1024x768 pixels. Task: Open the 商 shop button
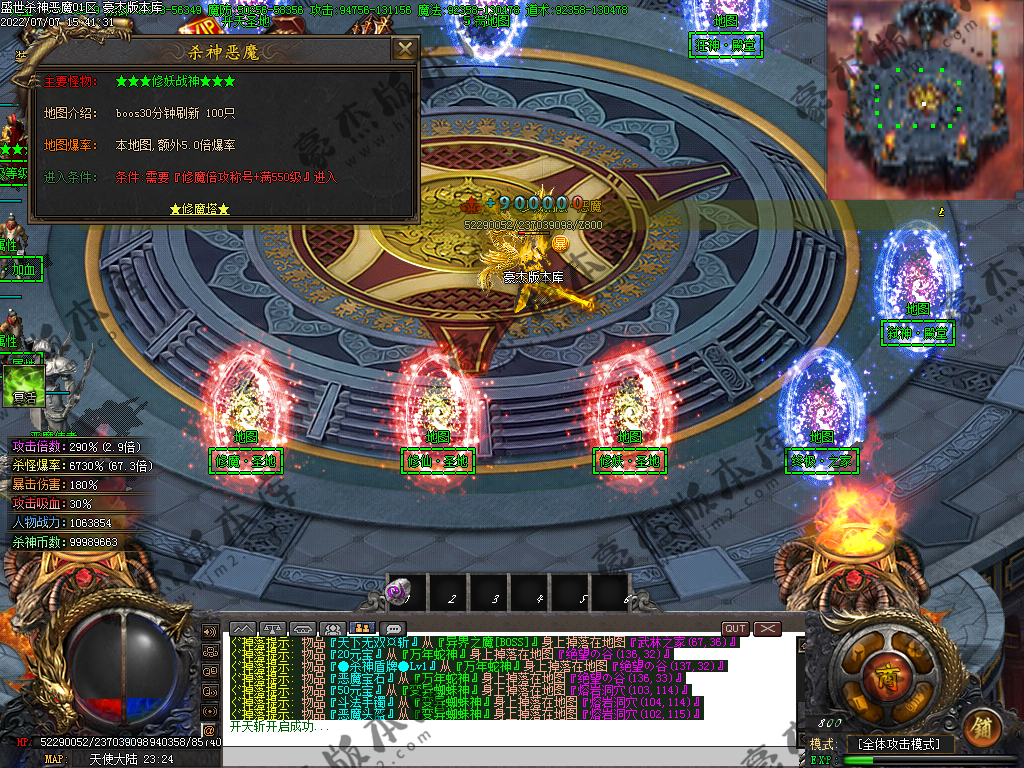pos(882,670)
